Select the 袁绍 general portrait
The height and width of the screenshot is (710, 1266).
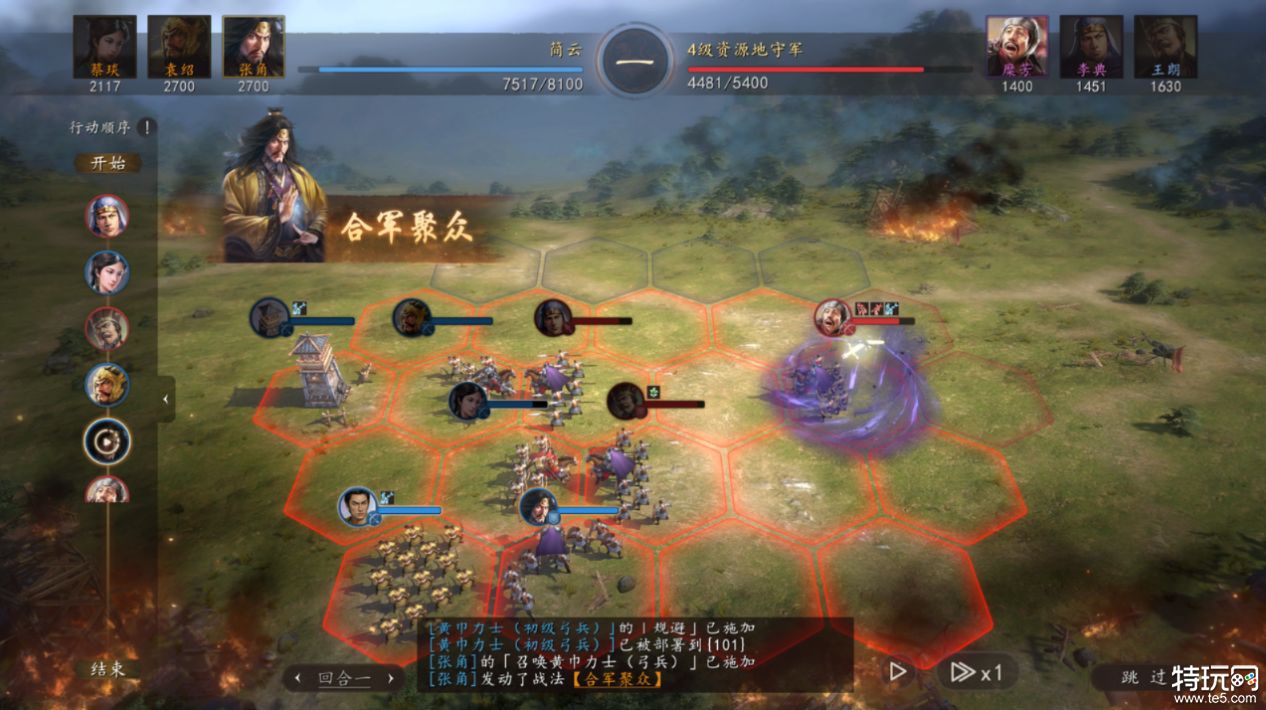pyautogui.click(x=178, y=46)
